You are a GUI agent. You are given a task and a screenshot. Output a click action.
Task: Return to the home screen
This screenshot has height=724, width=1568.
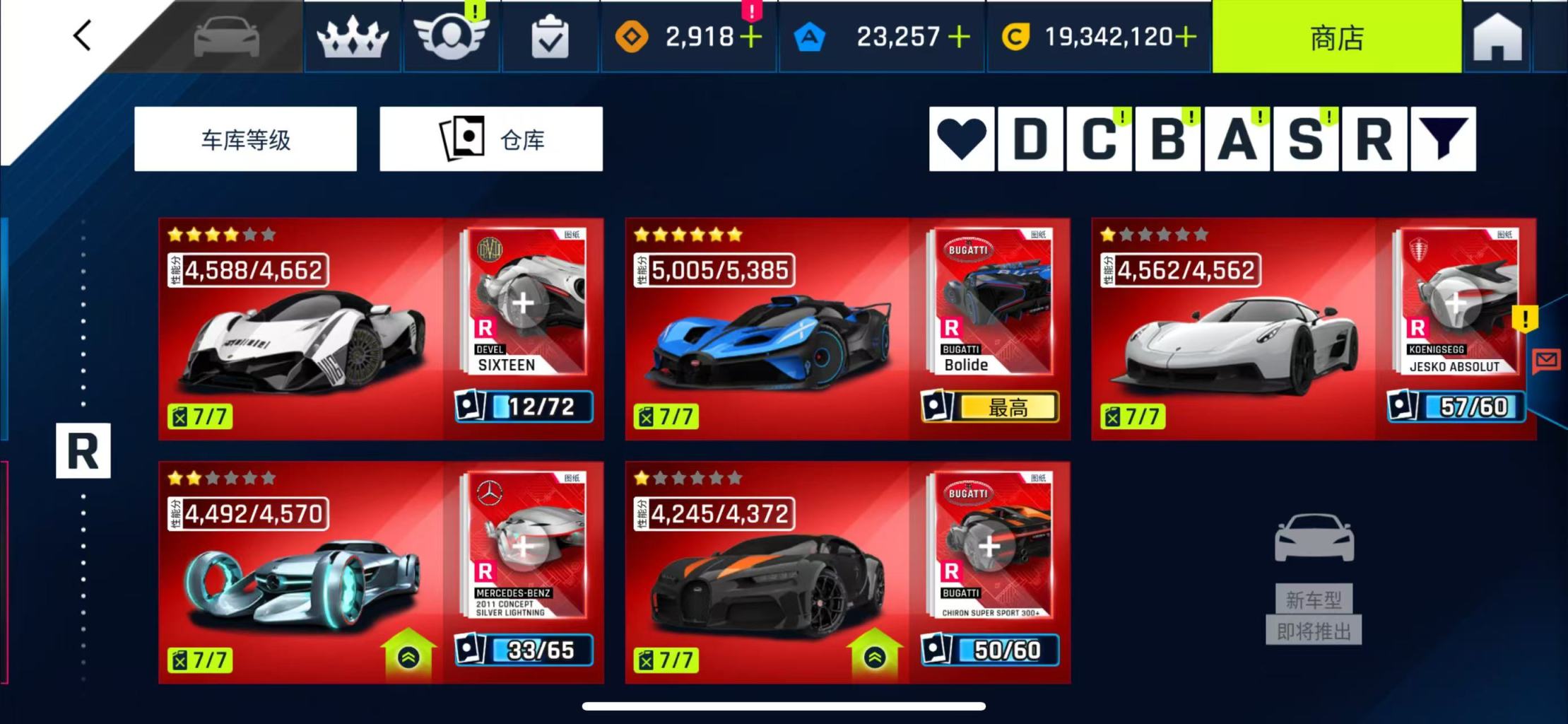click(1497, 37)
